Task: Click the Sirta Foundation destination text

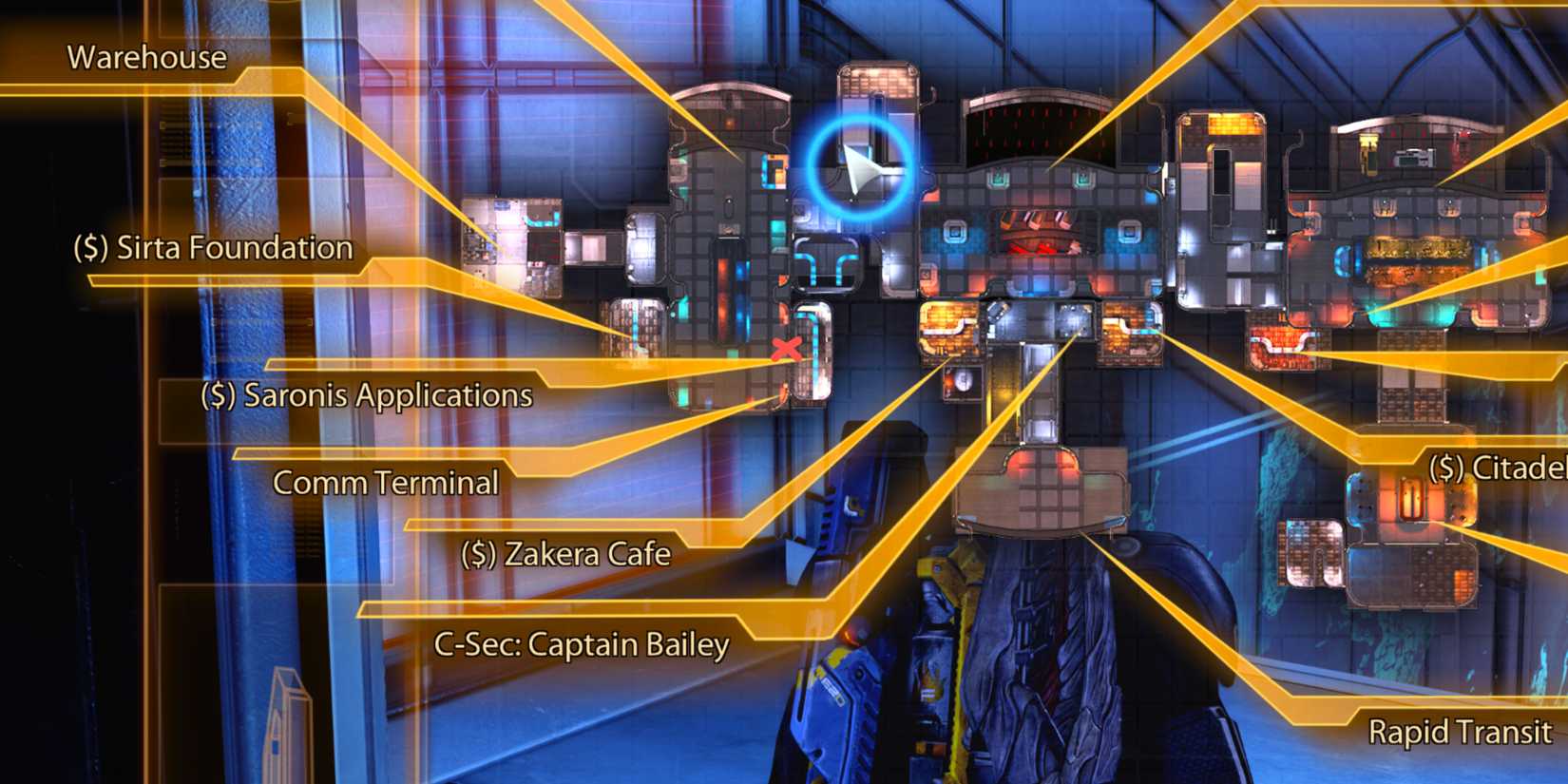Action: [x=233, y=248]
